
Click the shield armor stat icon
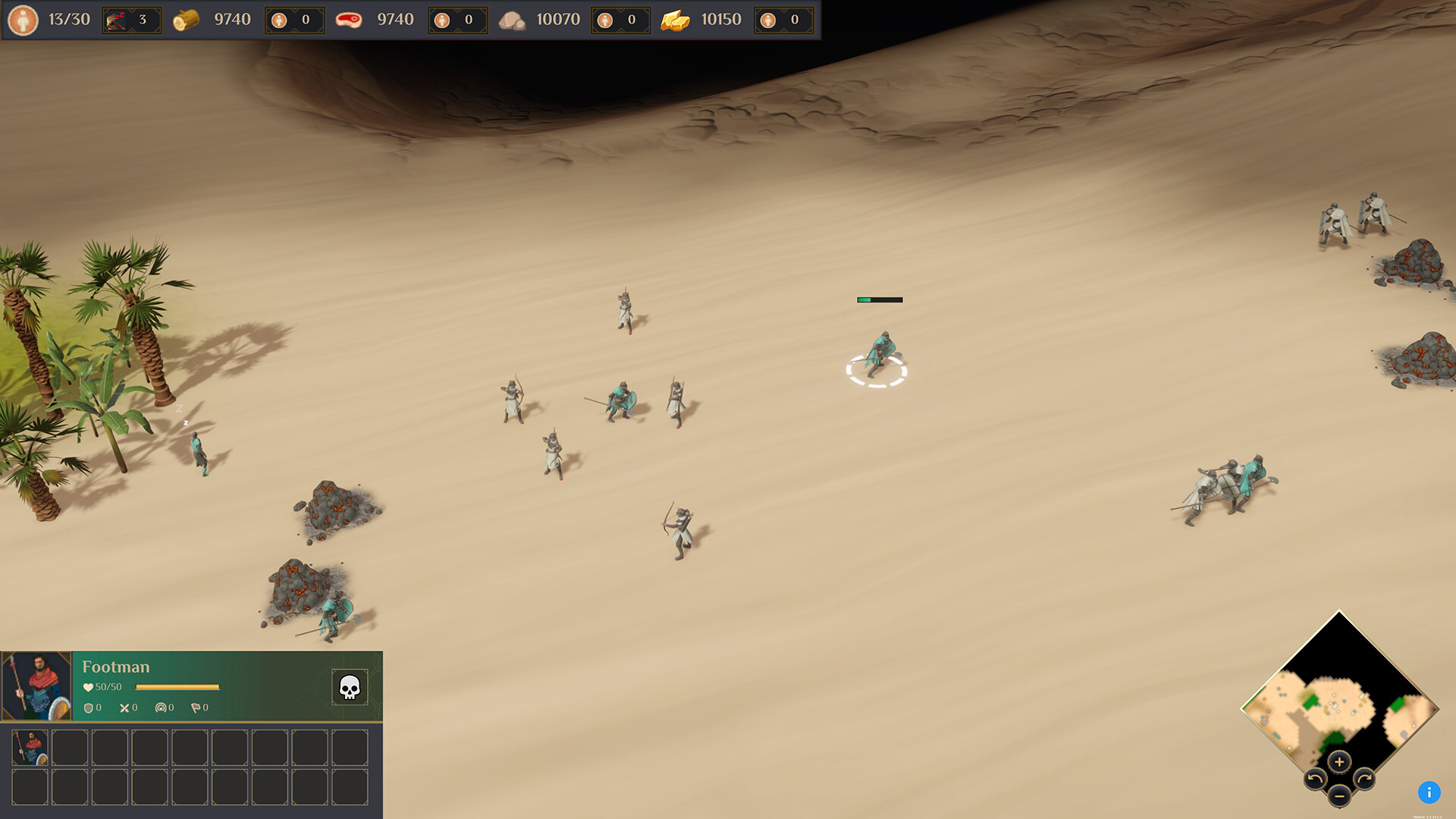tap(88, 708)
